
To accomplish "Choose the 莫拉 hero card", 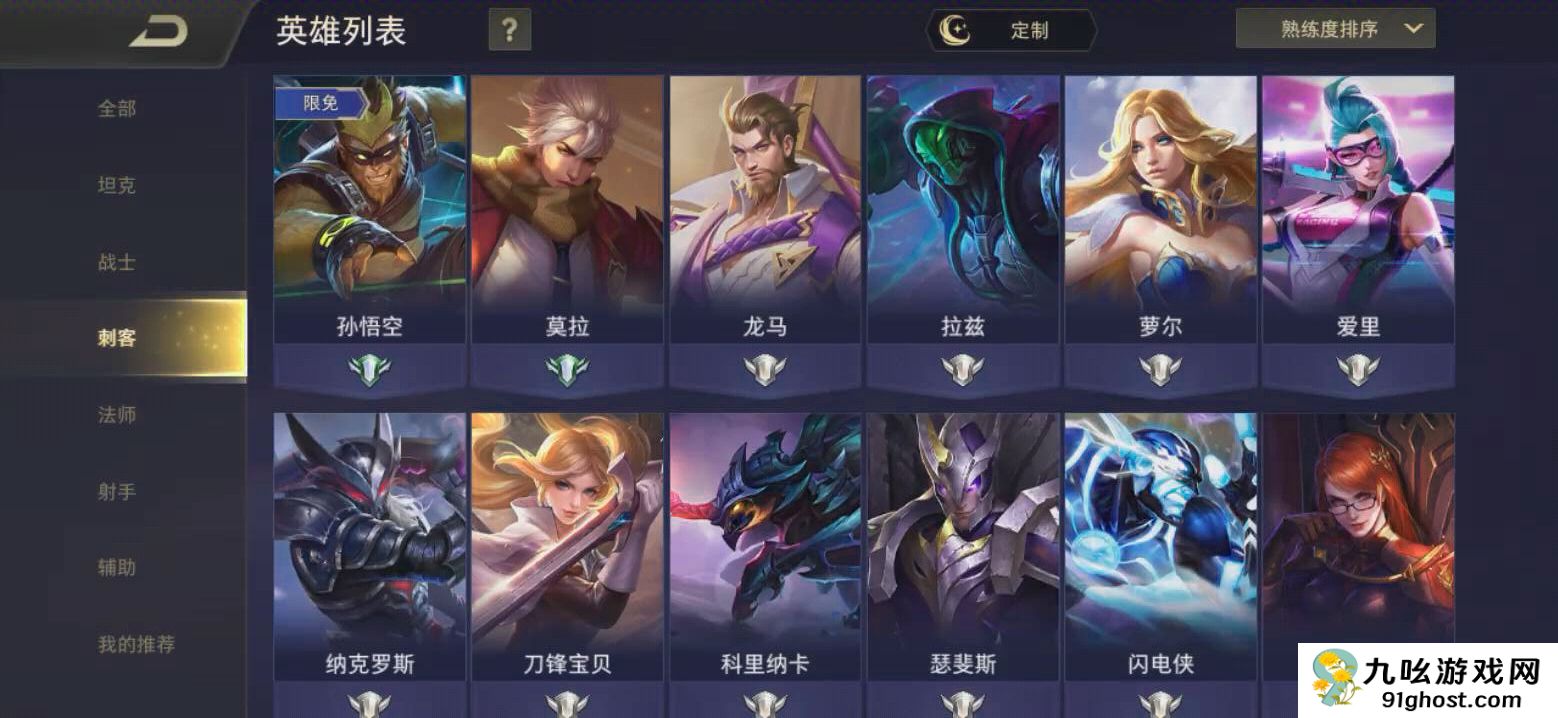I will tap(568, 210).
